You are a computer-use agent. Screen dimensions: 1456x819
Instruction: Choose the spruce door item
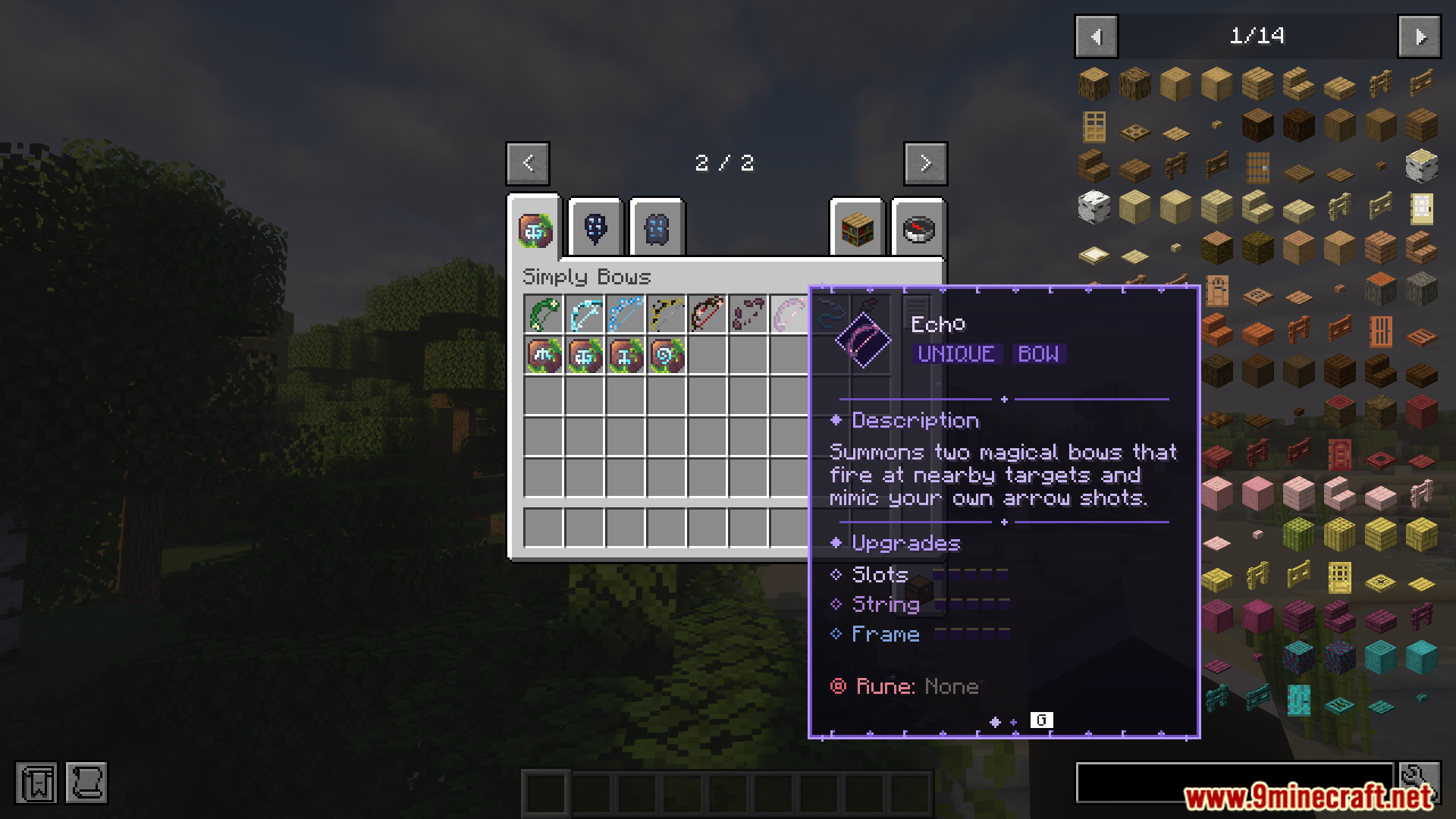click(x=1257, y=167)
